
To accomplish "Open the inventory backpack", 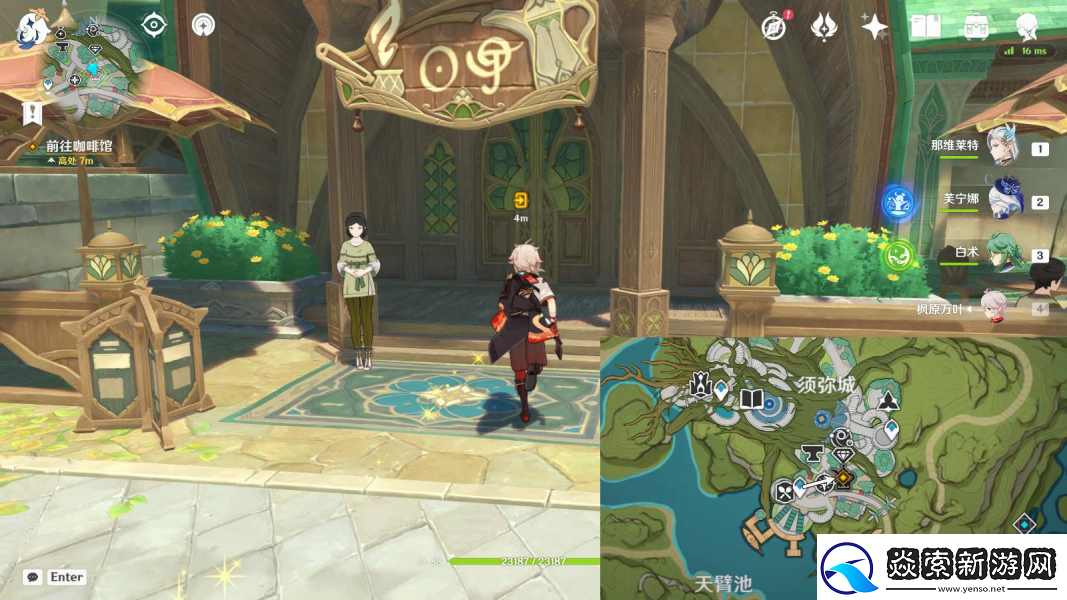I will [976, 27].
